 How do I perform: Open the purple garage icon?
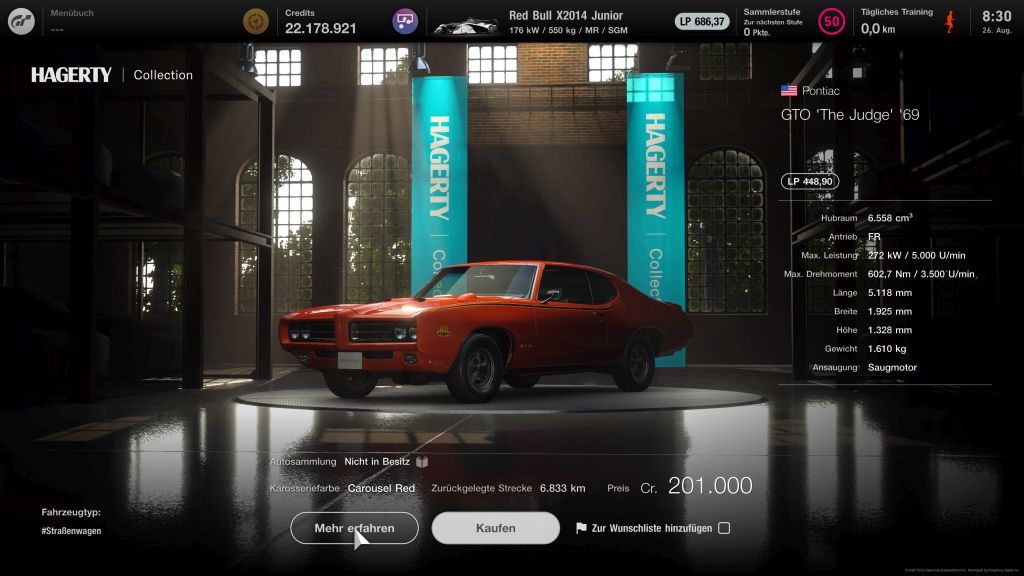[405, 21]
